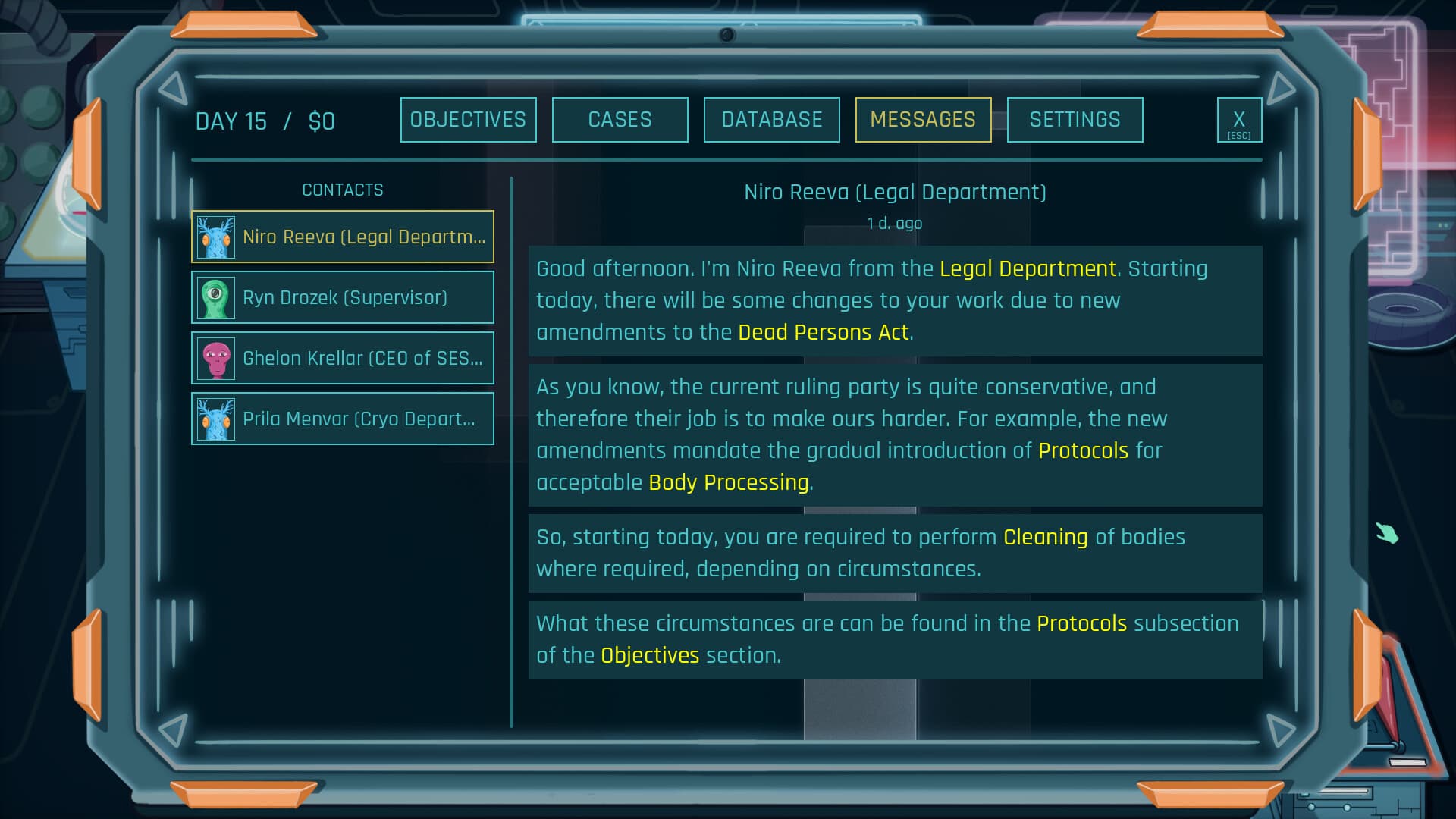Click the Objectives link in the message
Image resolution: width=1456 pixels, height=819 pixels.
point(648,654)
